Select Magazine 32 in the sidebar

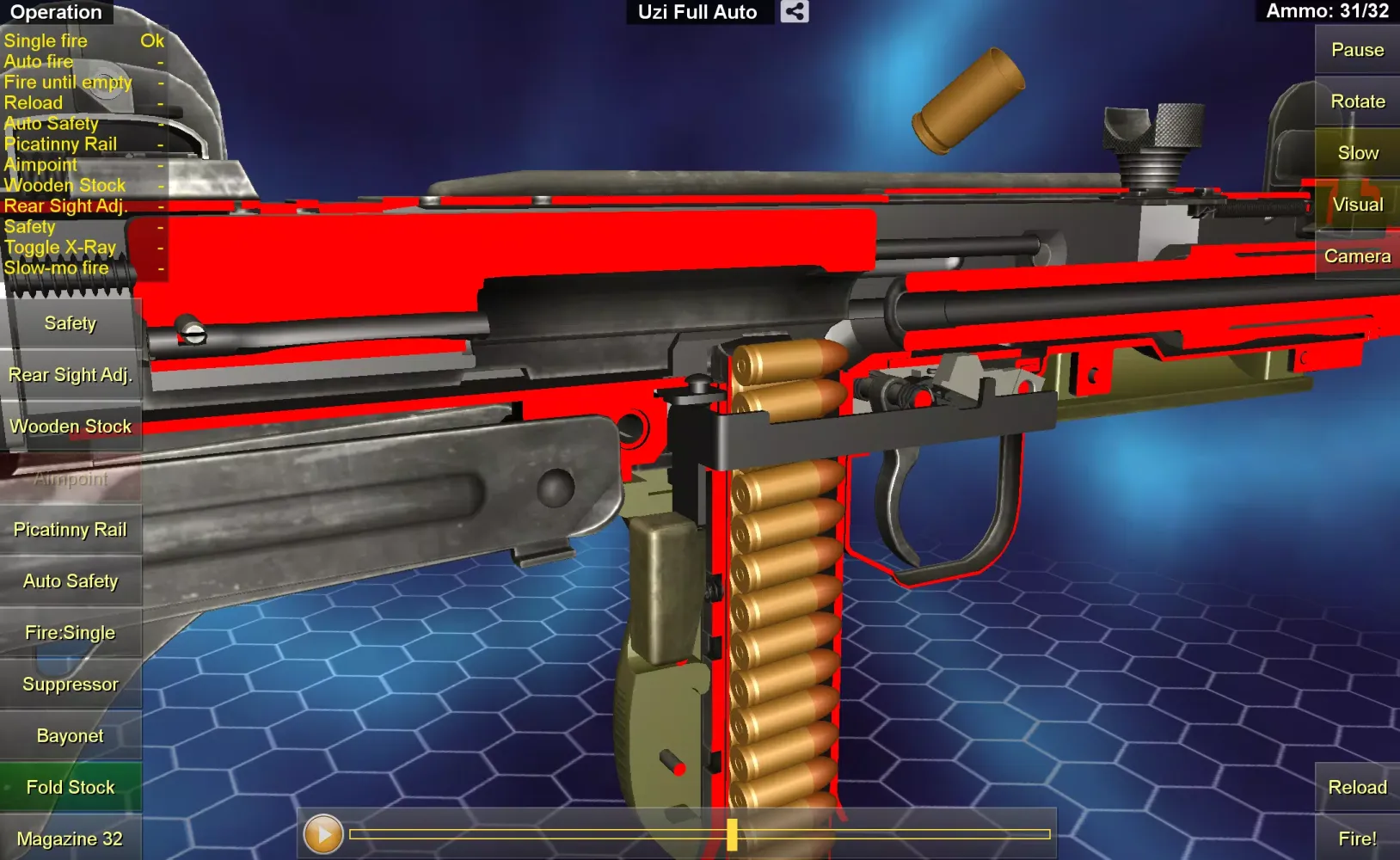pyautogui.click(x=71, y=838)
